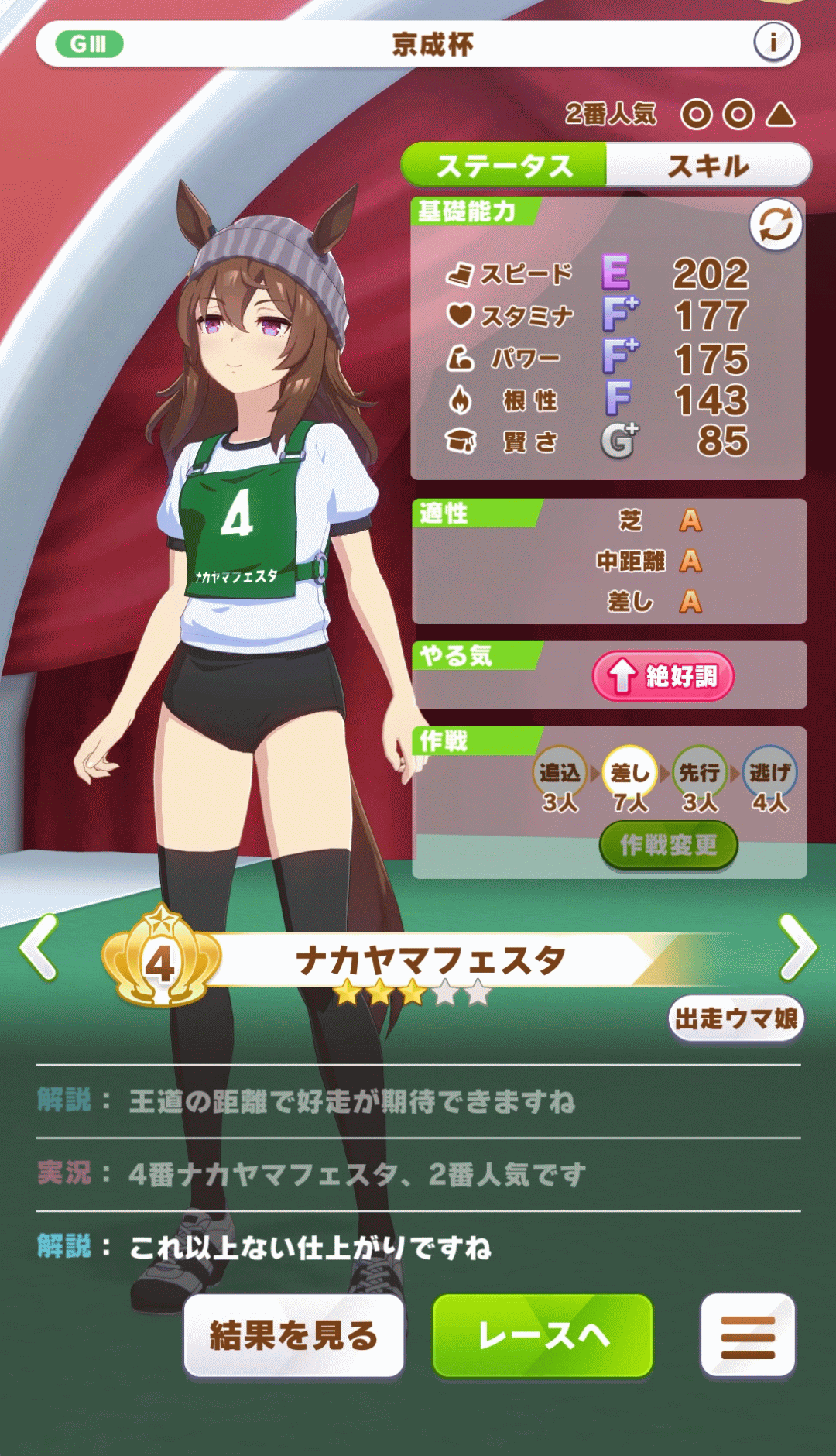Choose 結果を見る to view results
Image resolution: width=836 pixels, height=1456 pixels.
[294, 1335]
